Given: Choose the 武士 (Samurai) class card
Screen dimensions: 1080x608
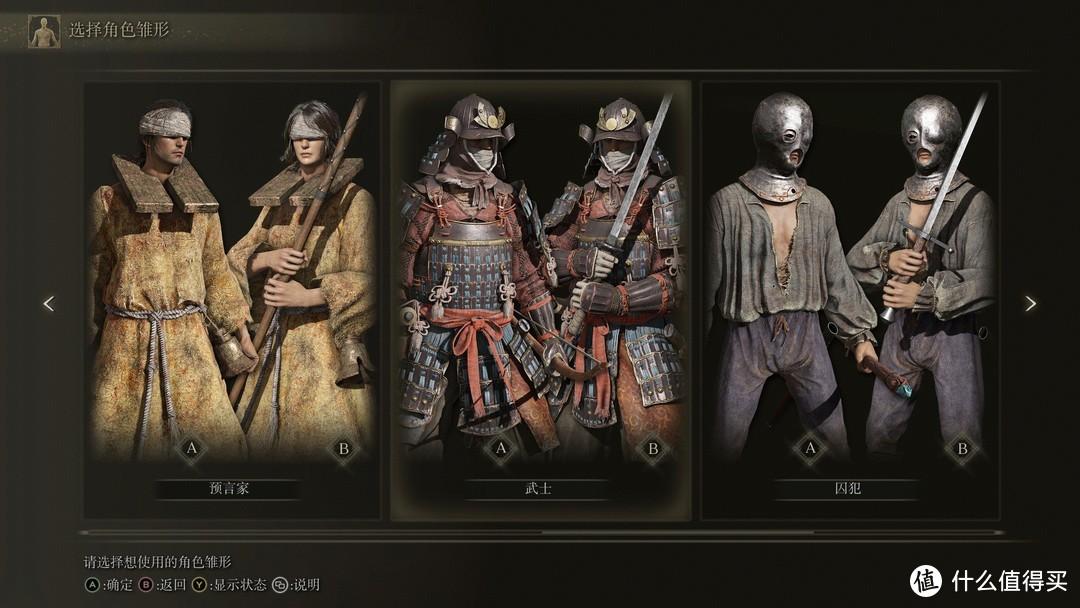Looking at the screenshot, I should pyautogui.click(x=540, y=300).
